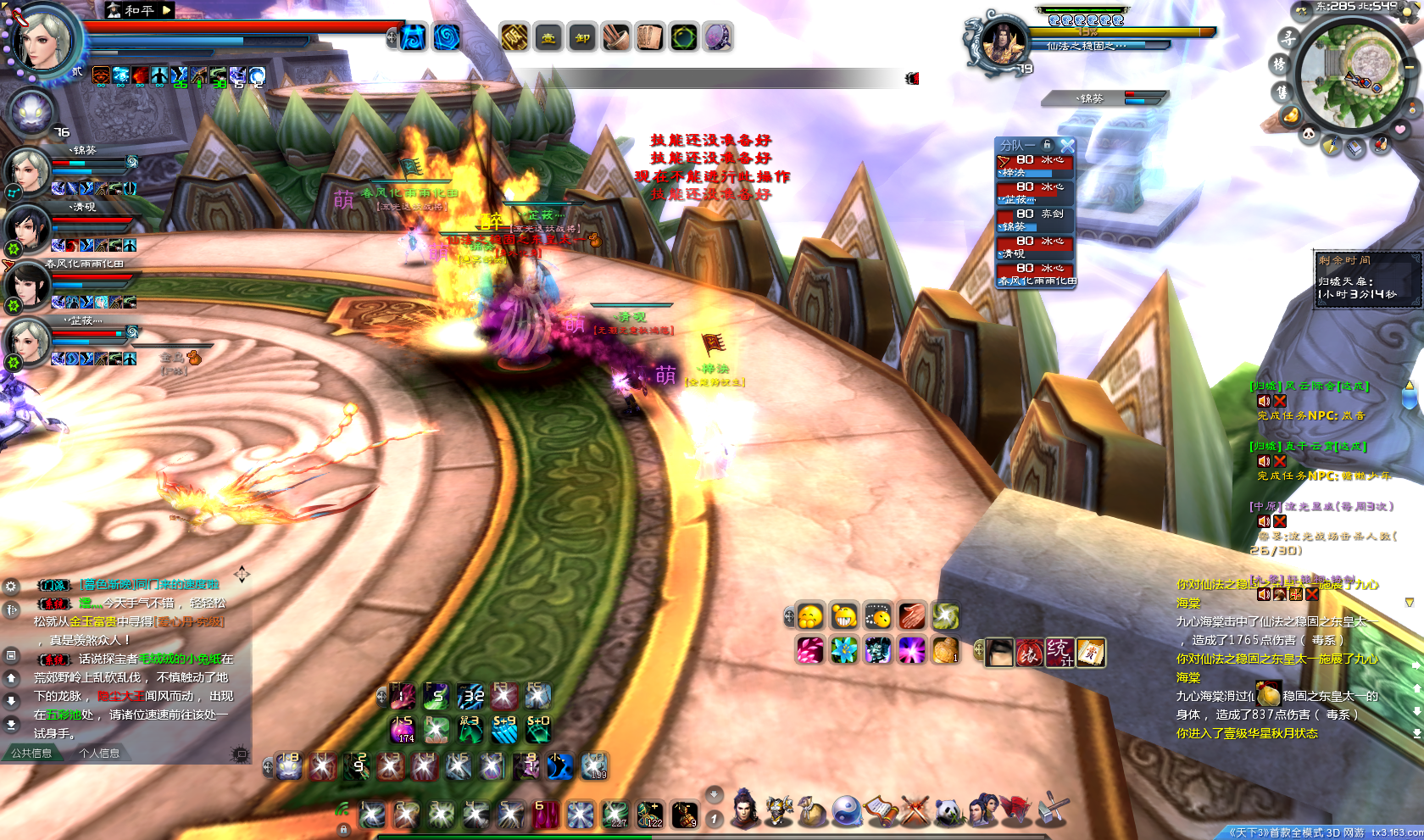
Task: Open chat settings gear icon
Action: click(11, 586)
